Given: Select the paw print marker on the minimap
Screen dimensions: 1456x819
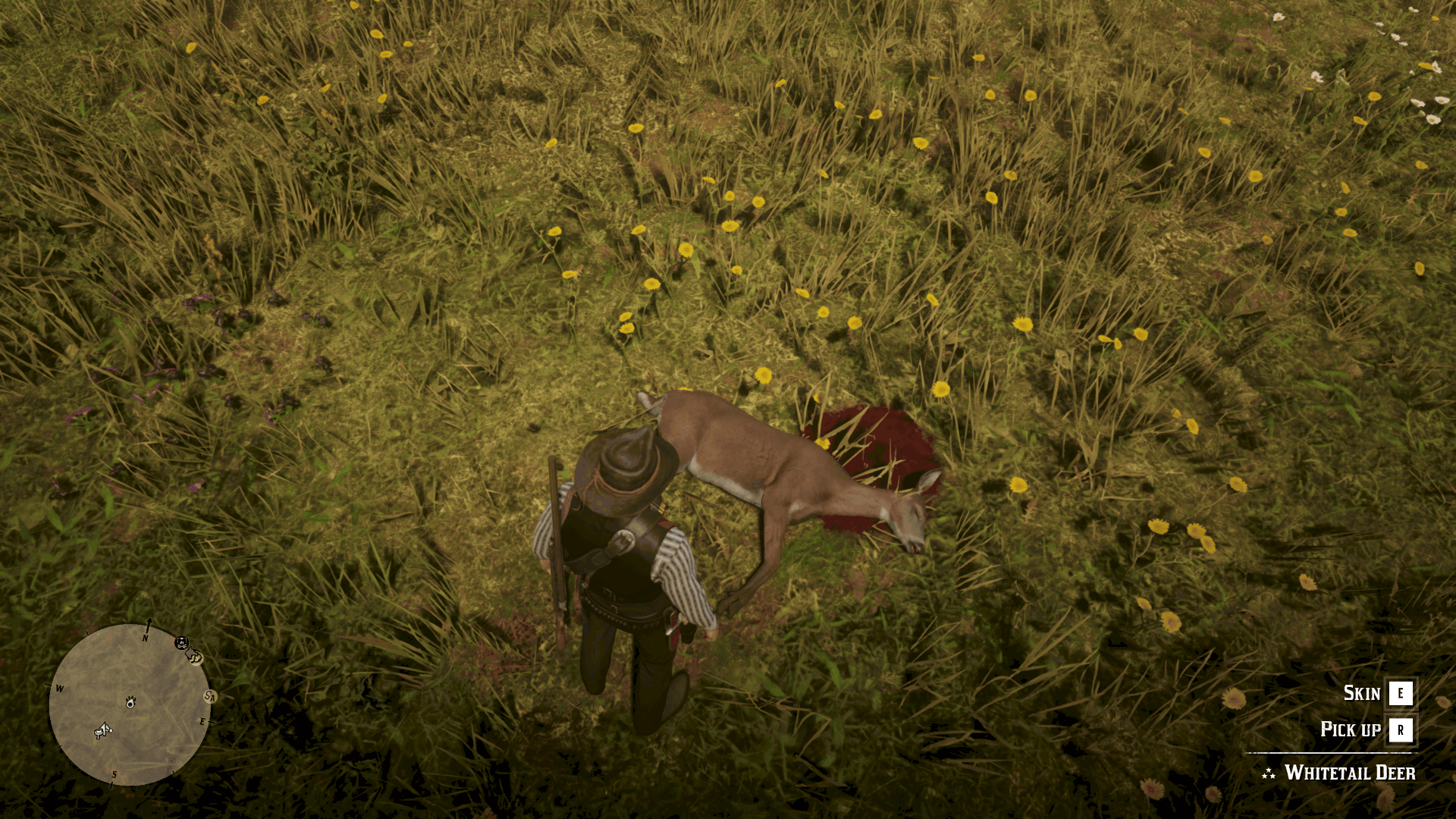Looking at the screenshot, I should click(130, 701).
